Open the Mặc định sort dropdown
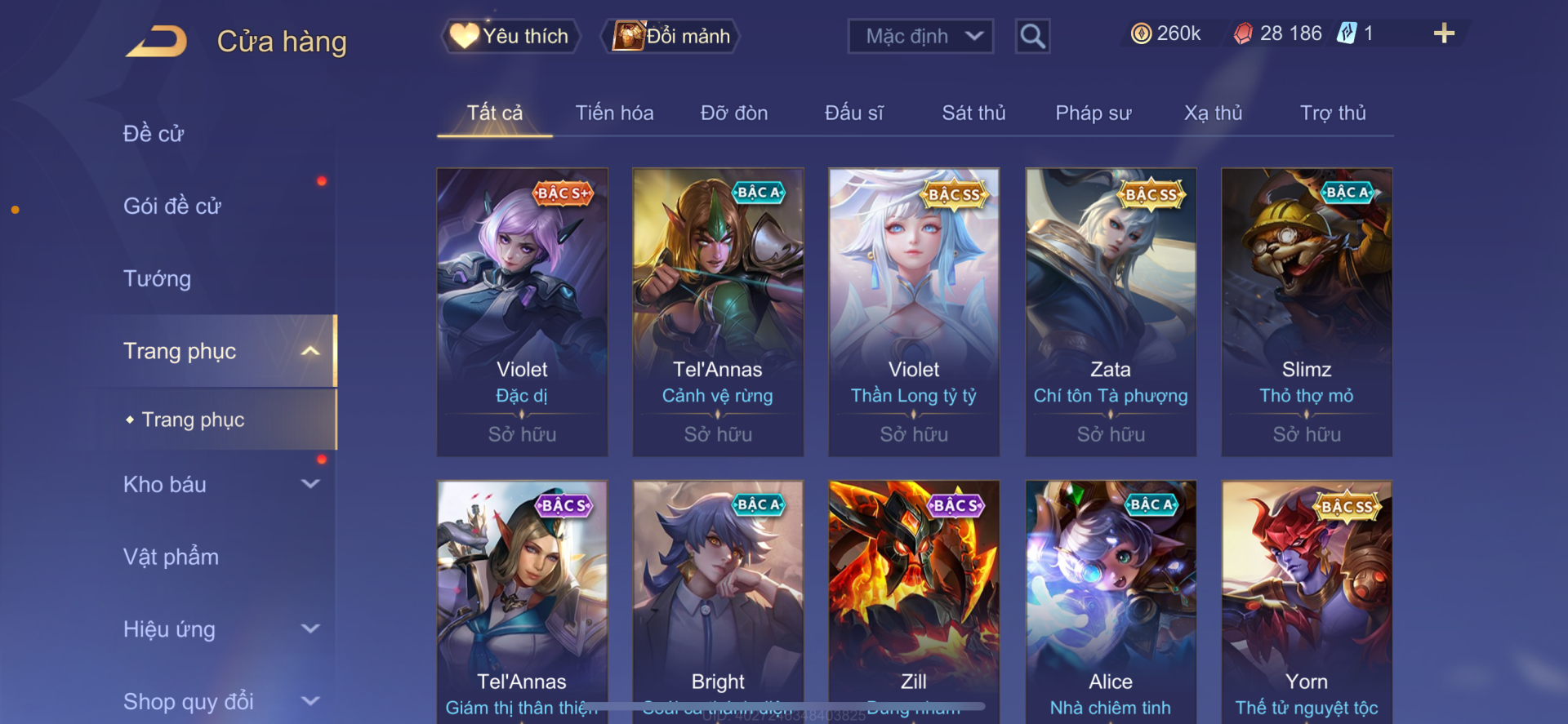1568x724 pixels. (920, 36)
